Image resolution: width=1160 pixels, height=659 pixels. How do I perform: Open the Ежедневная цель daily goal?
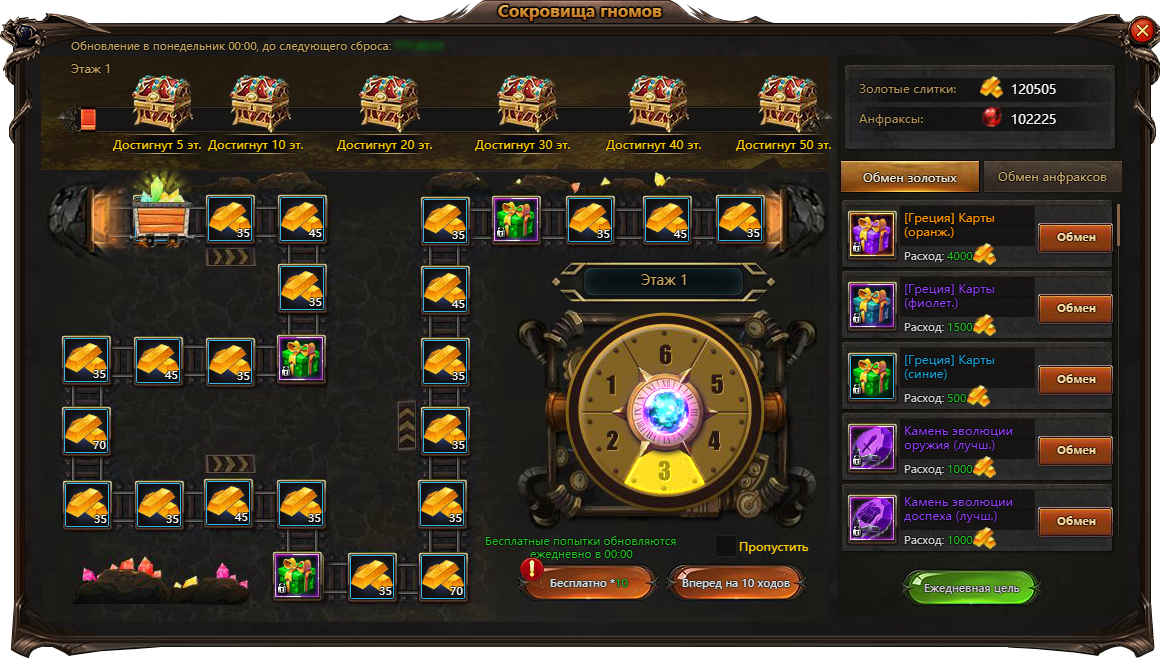point(971,588)
